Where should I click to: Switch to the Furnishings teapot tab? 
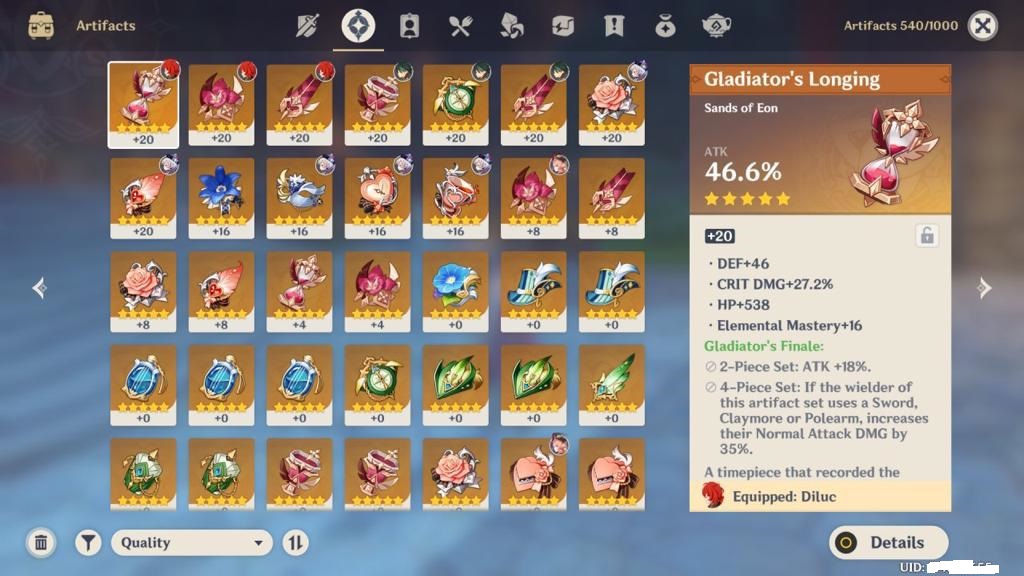(716, 26)
